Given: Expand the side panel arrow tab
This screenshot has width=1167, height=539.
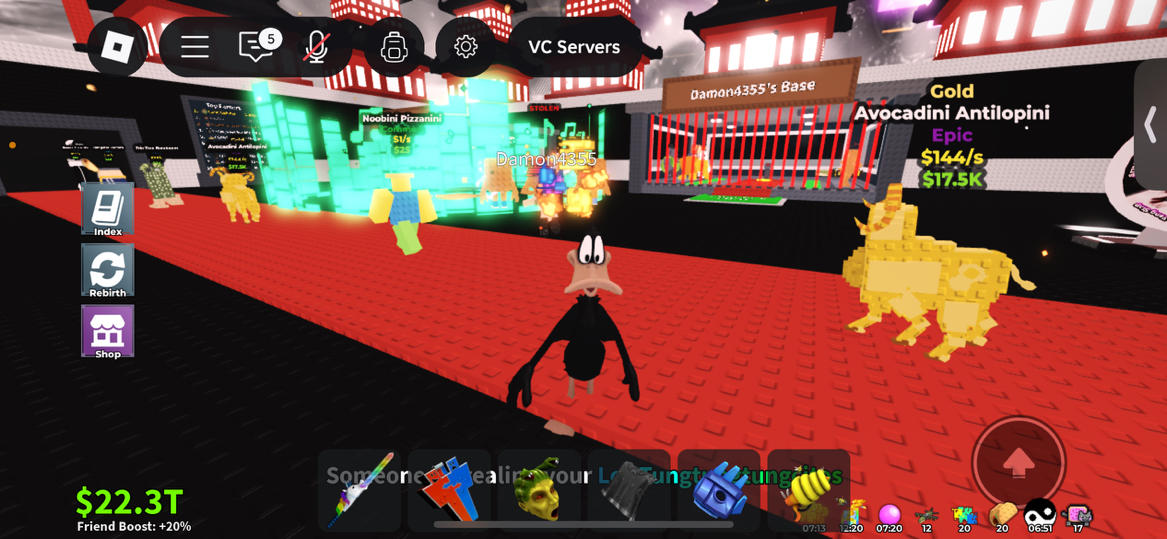Looking at the screenshot, I should coord(1150,124).
